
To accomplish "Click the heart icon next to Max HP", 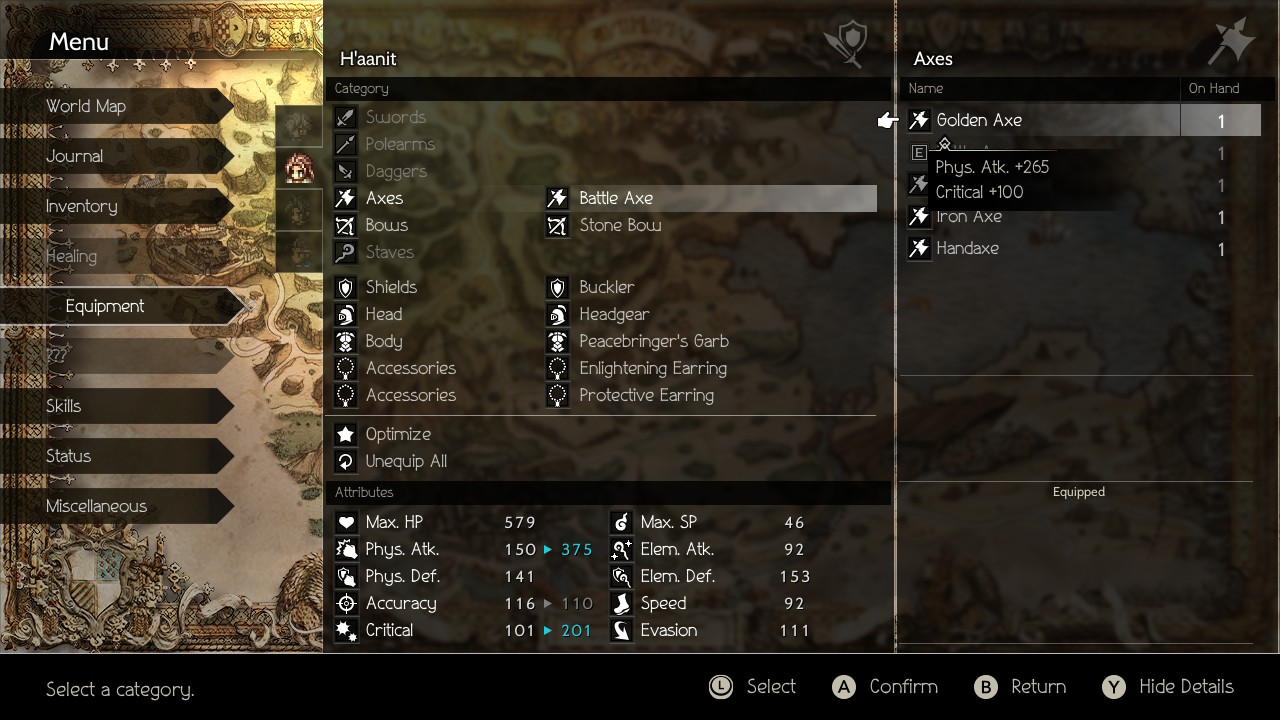I will click(346, 521).
